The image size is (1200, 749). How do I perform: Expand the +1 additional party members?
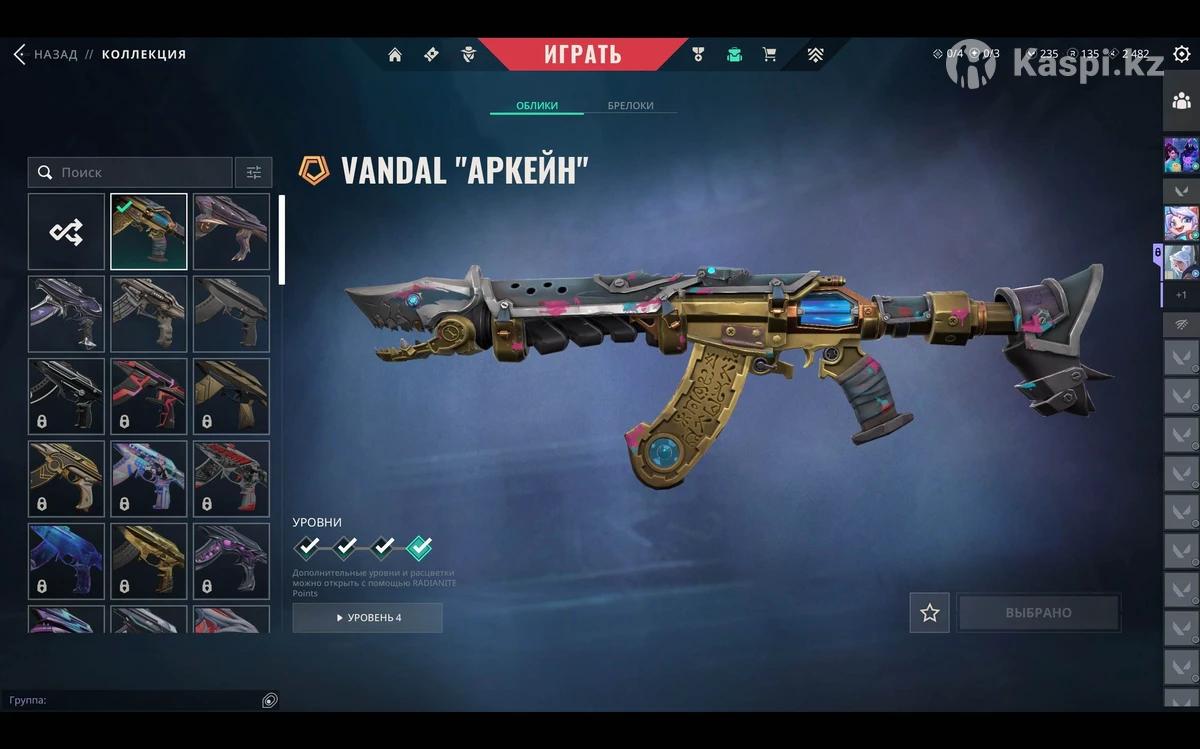pos(1181,295)
